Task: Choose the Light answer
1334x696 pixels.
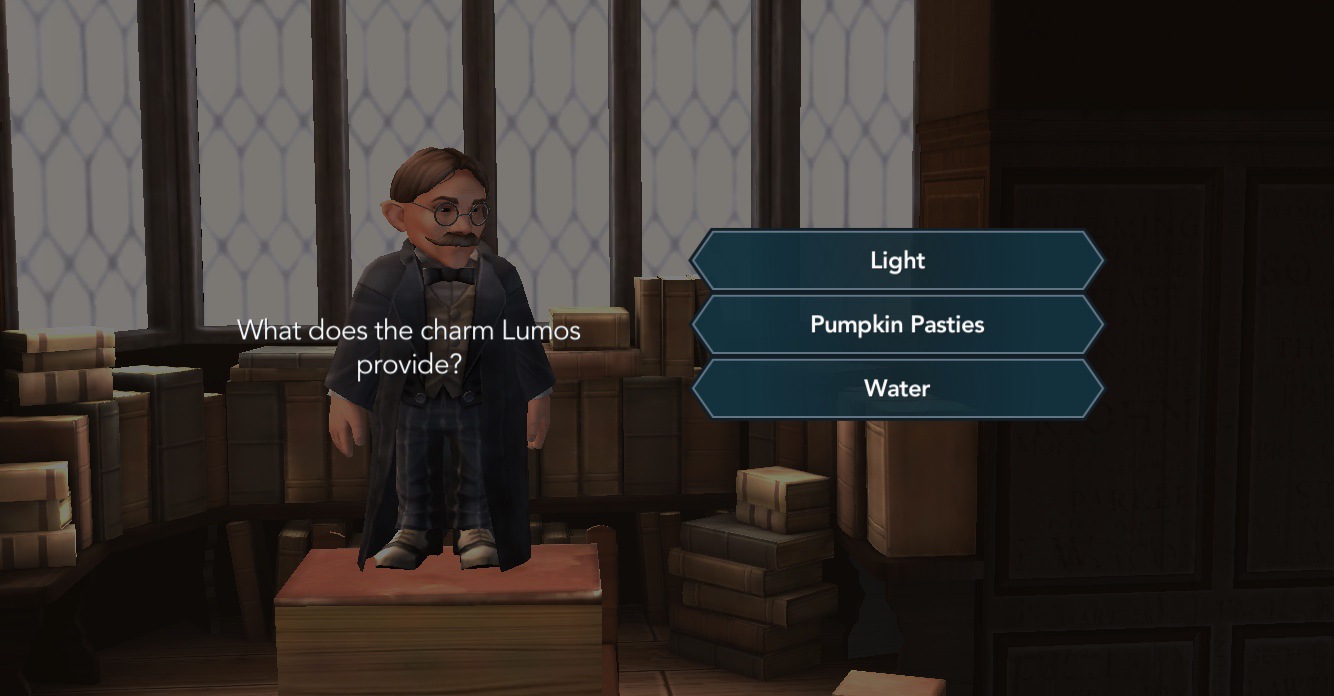Action: (x=897, y=261)
